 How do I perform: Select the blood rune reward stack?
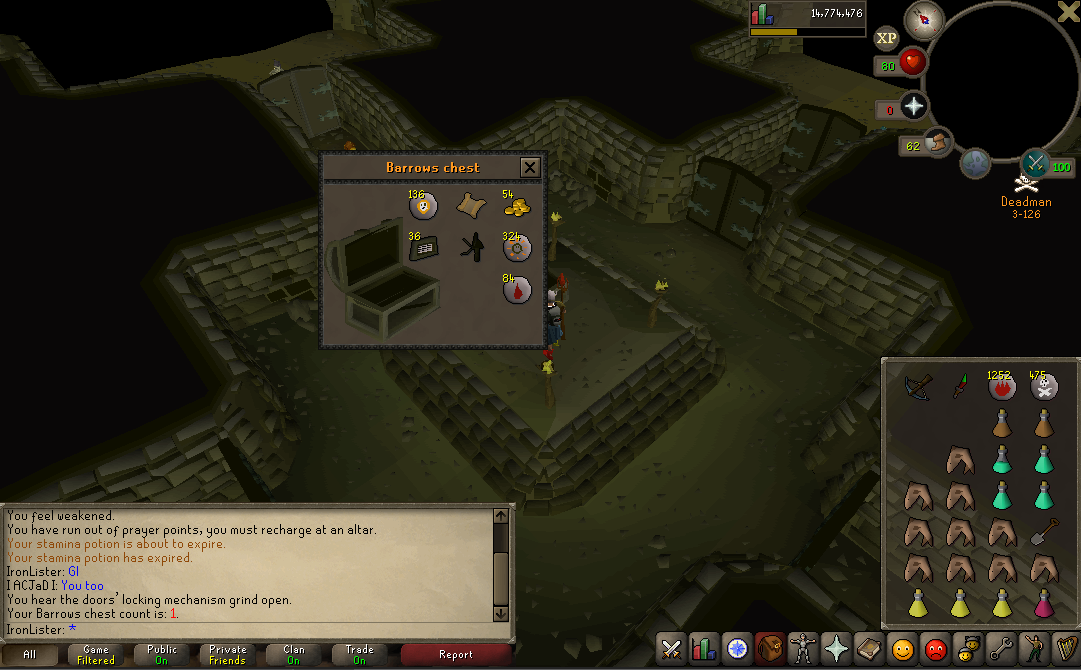[516, 290]
